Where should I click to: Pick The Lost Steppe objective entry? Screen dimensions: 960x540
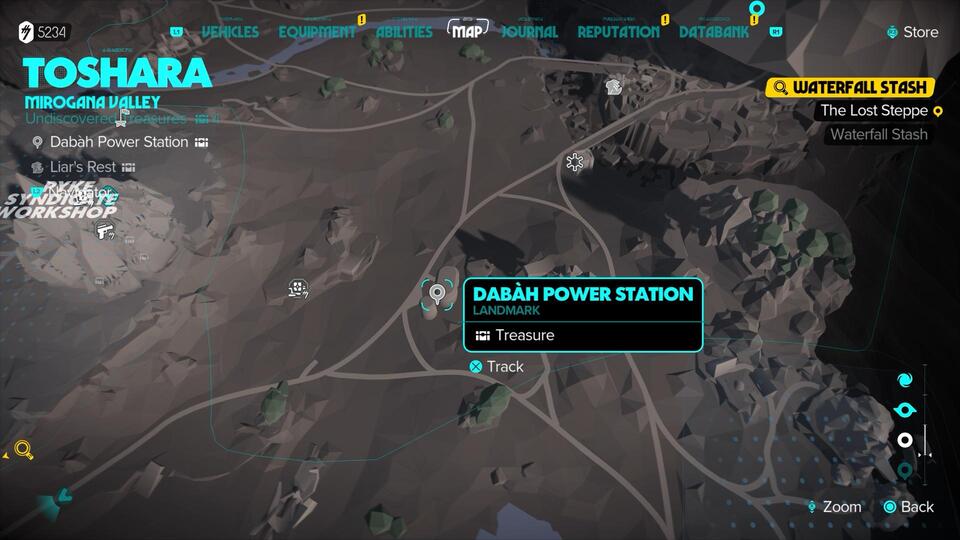[875, 111]
